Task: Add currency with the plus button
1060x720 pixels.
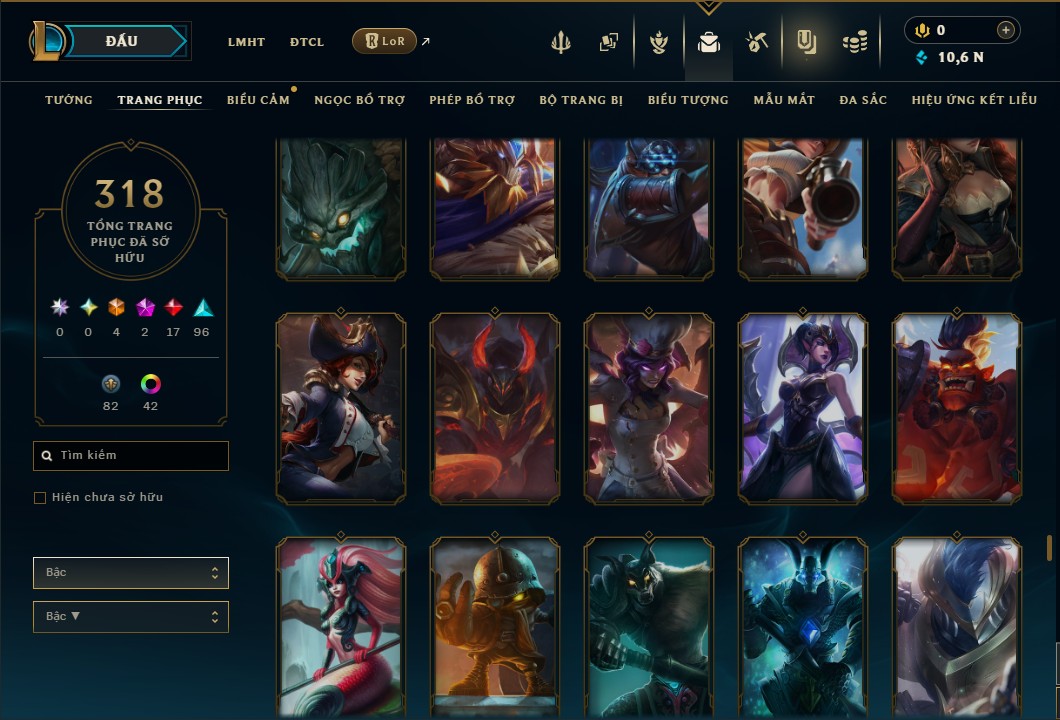Action: [x=1005, y=30]
